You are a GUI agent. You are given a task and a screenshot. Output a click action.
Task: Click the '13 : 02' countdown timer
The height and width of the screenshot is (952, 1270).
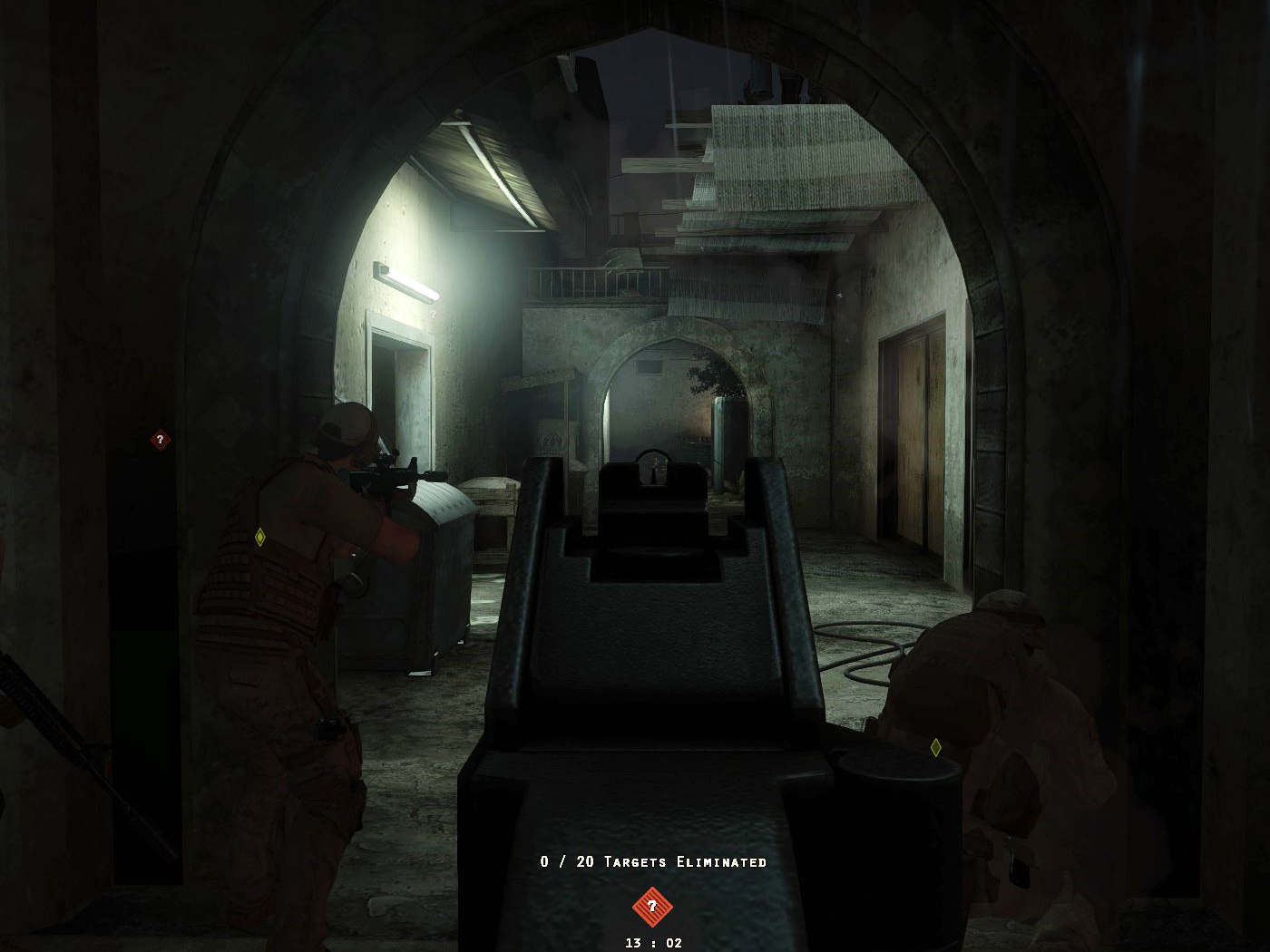pyautogui.click(x=655, y=941)
